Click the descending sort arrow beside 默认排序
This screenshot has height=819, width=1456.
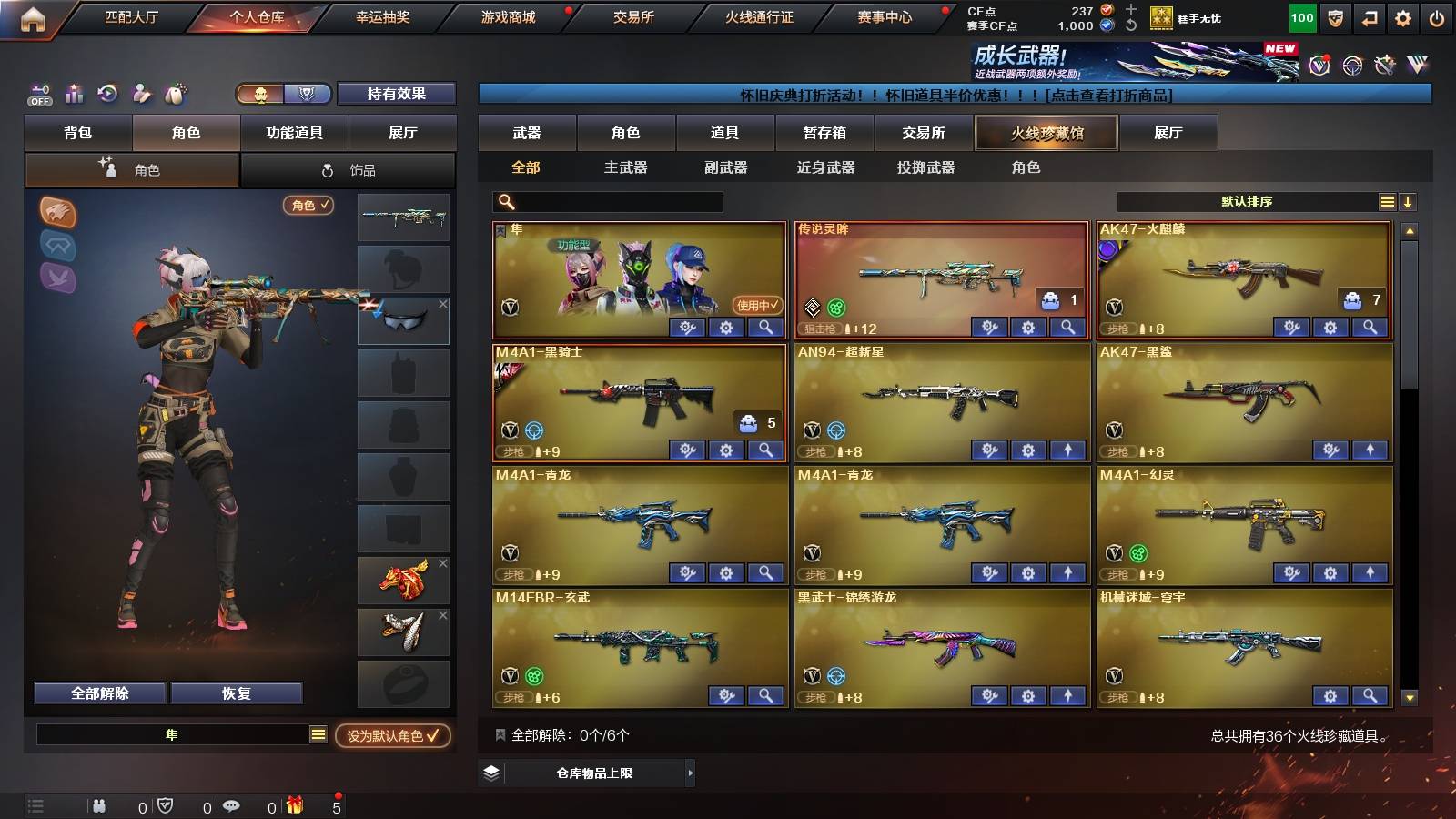pos(1408,202)
